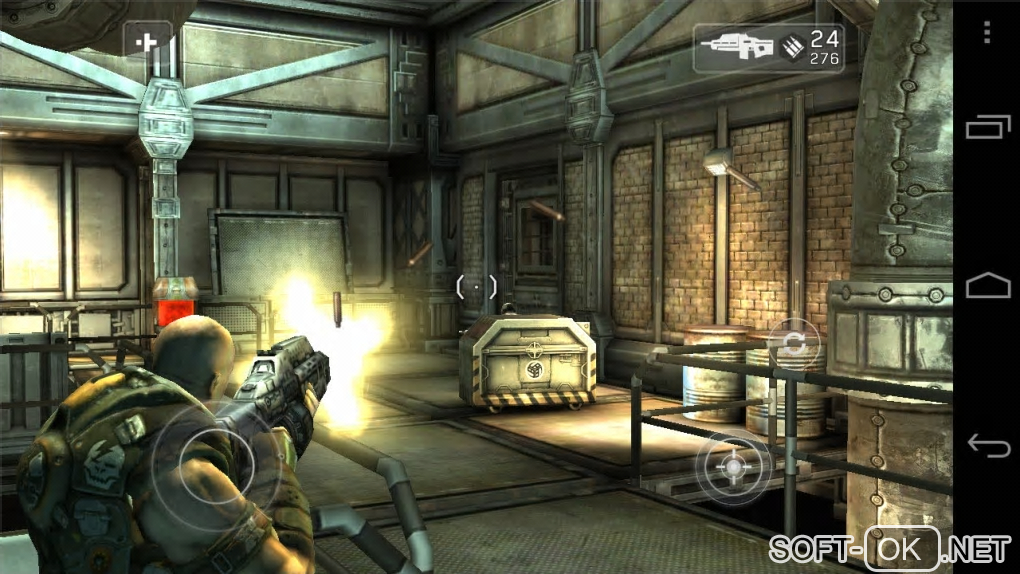
Task: Go to the Android home screen
Action: click(987, 287)
